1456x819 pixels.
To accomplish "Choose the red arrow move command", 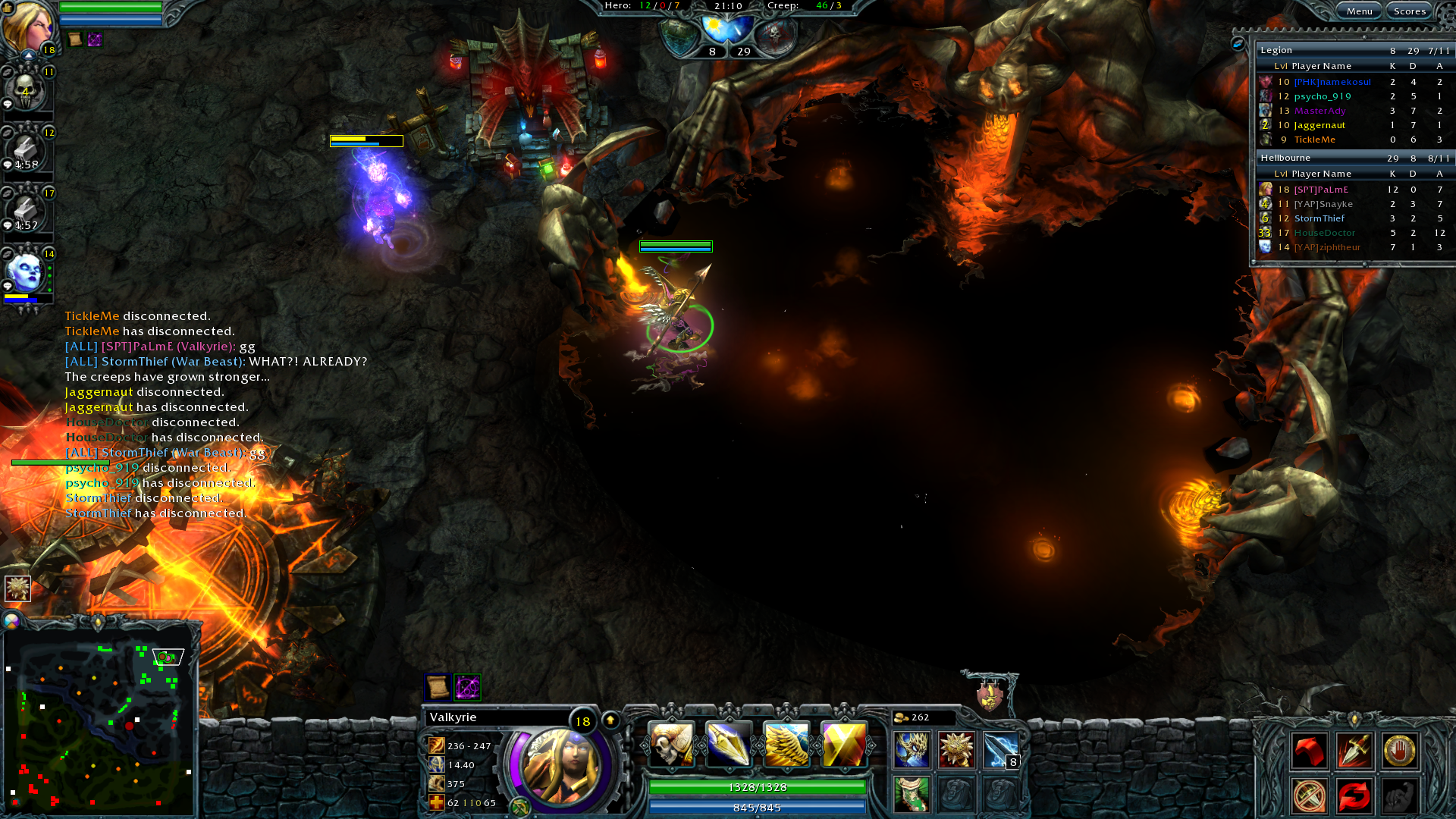I will 1310,751.
